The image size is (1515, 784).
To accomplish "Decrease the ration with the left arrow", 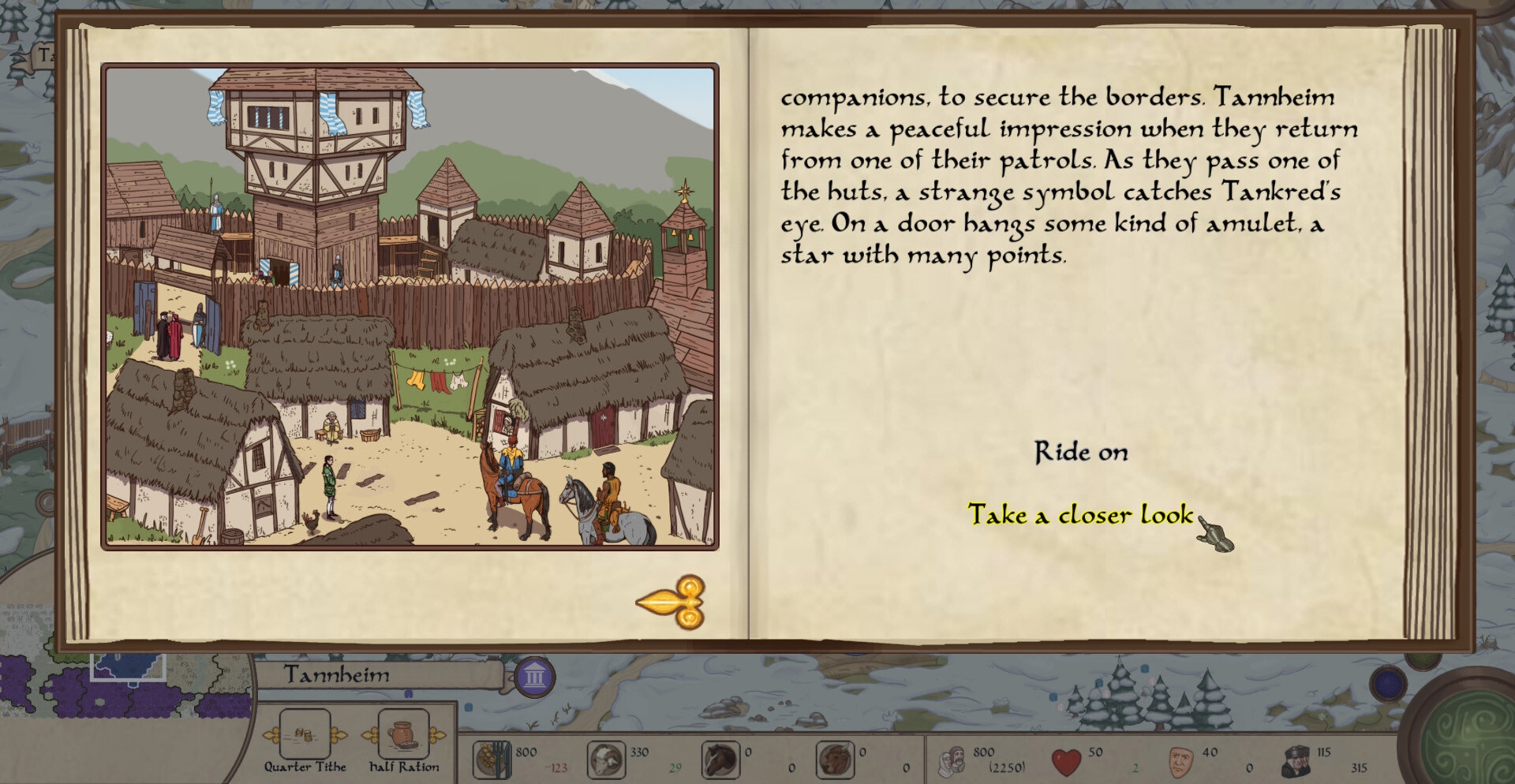I will click(369, 735).
